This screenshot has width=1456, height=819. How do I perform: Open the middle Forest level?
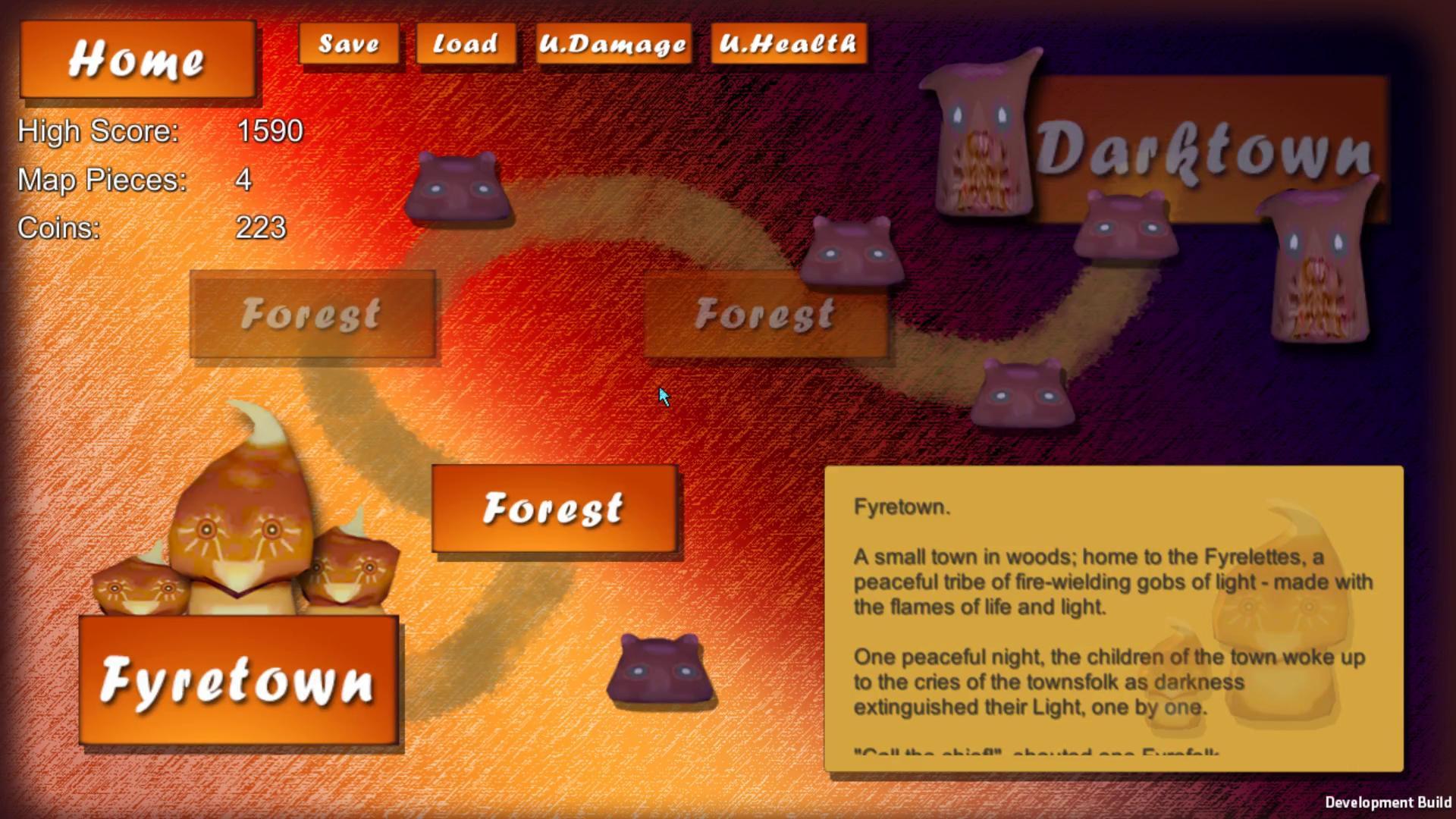[x=764, y=313]
